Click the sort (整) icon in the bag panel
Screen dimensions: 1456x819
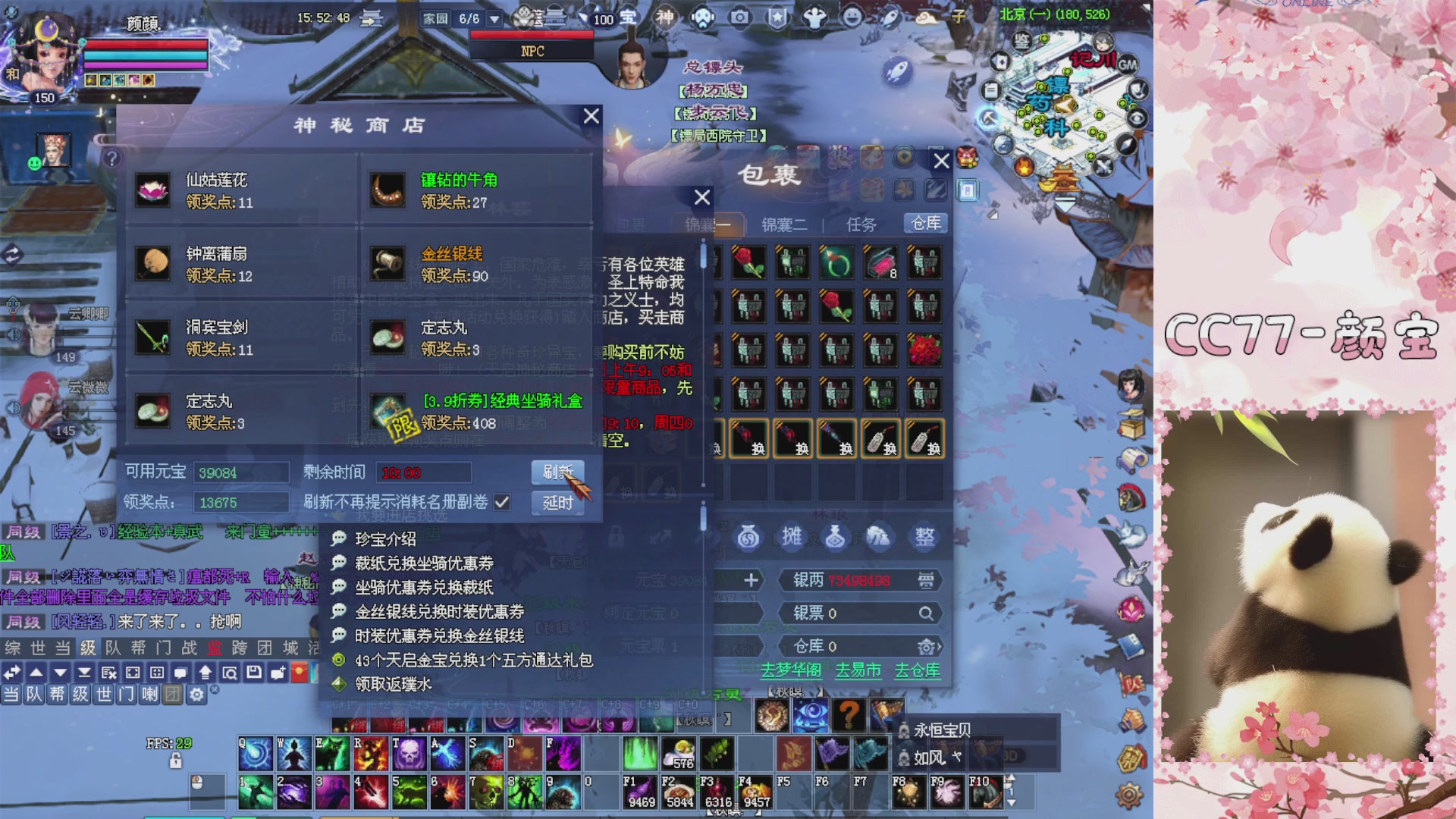pos(924,536)
